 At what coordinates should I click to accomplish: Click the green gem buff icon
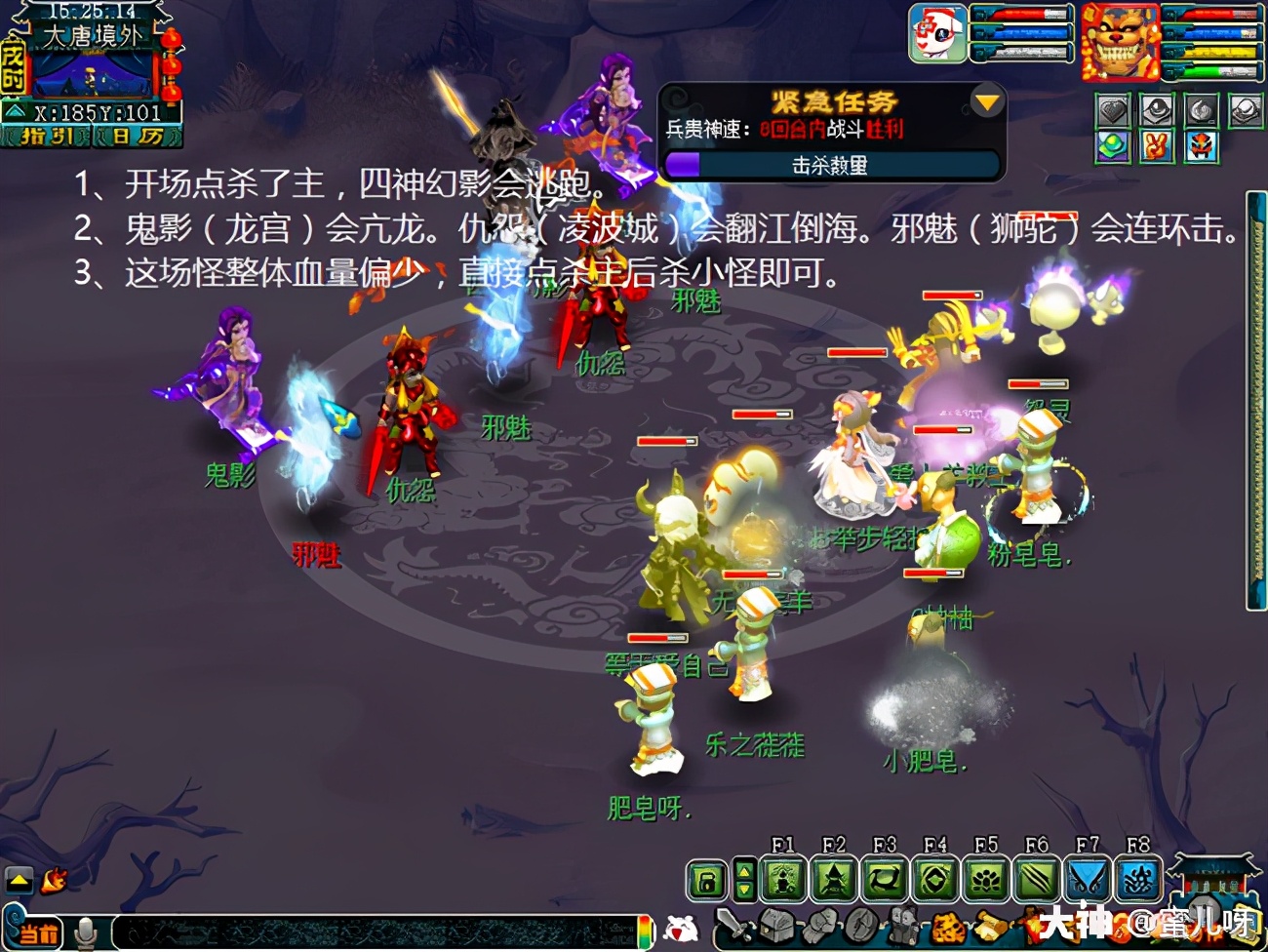(x=1113, y=146)
